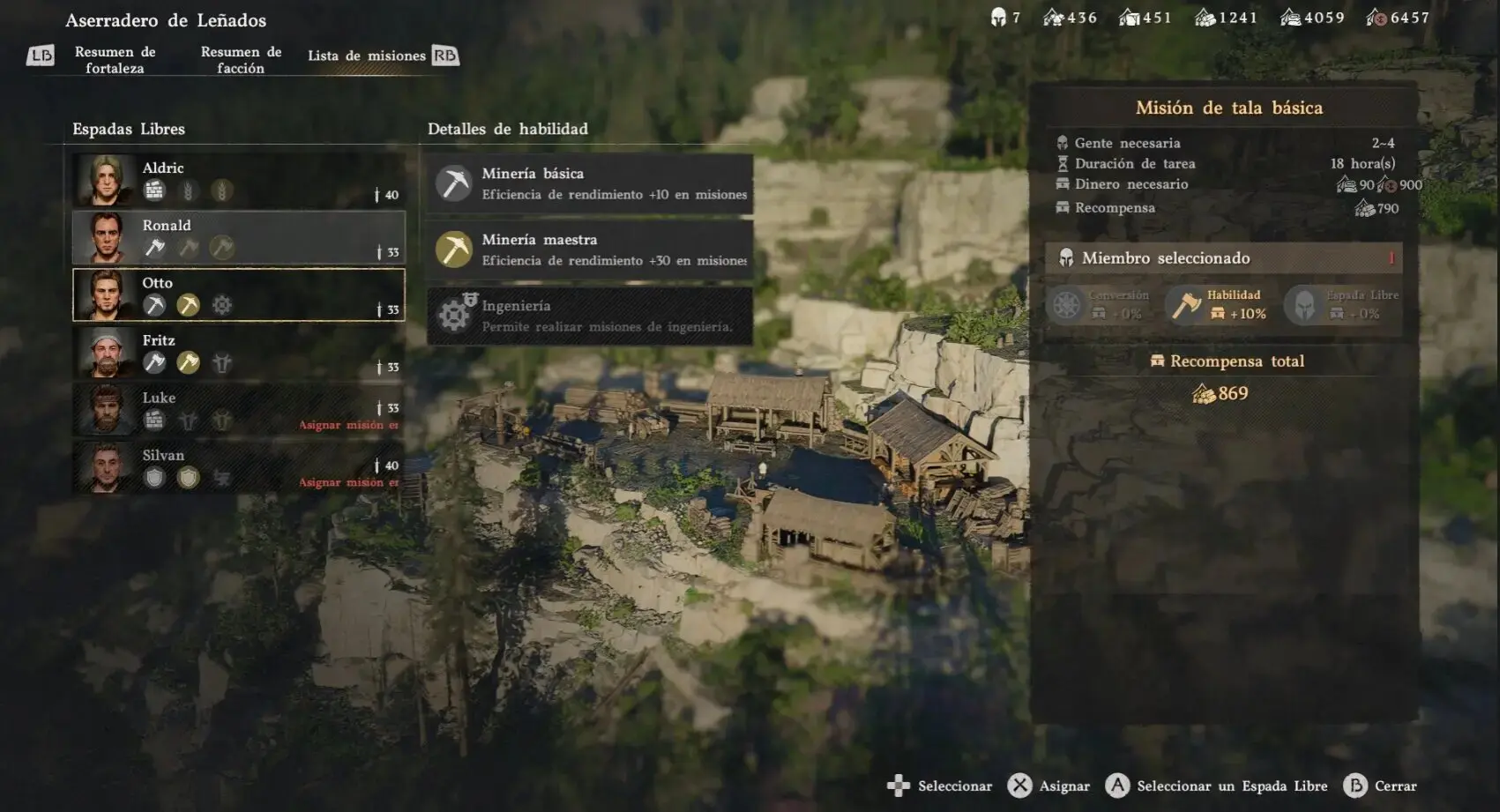1500x812 pixels.
Task: Select Ronald in the roster
Action: tap(238, 237)
